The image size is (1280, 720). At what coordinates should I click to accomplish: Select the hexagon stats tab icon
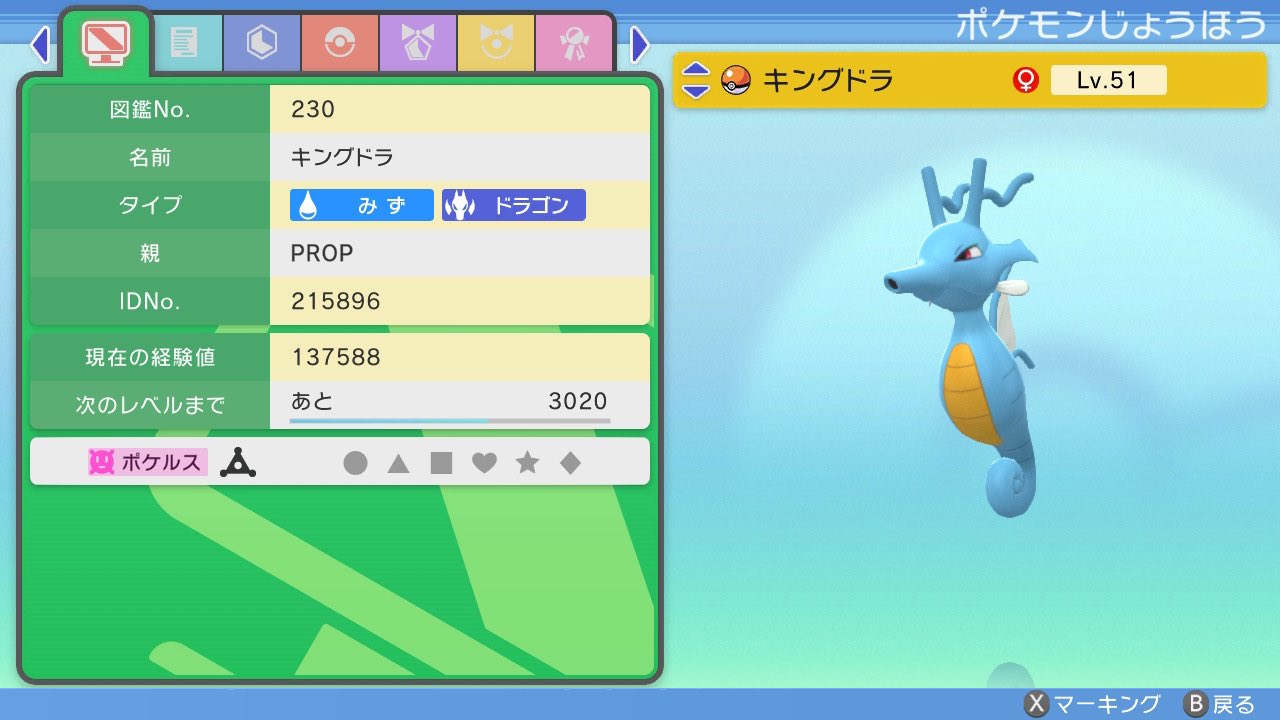[x=261, y=44]
